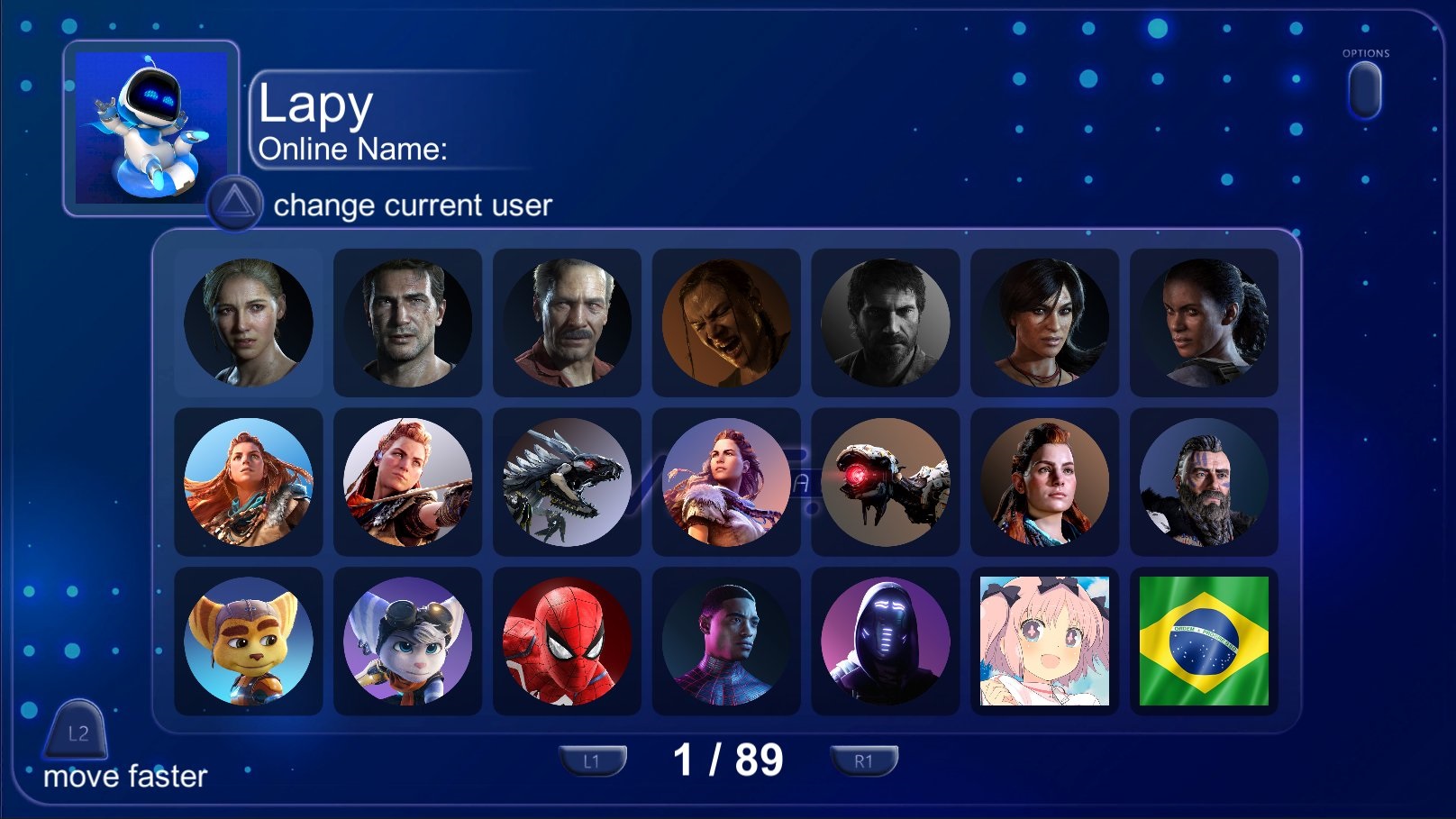Pick the dinosaur-like machine avatar
The height and width of the screenshot is (819, 1456).
567,482
